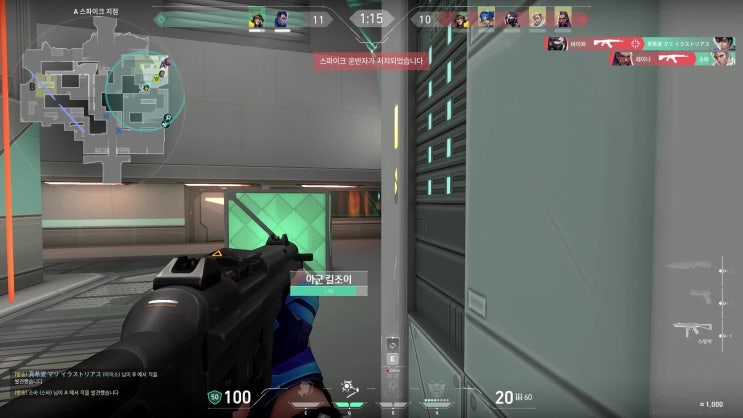The width and height of the screenshot is (743, 418).
Task: Select the pistol sidearm in the weapon list
Action: (701, 297)
